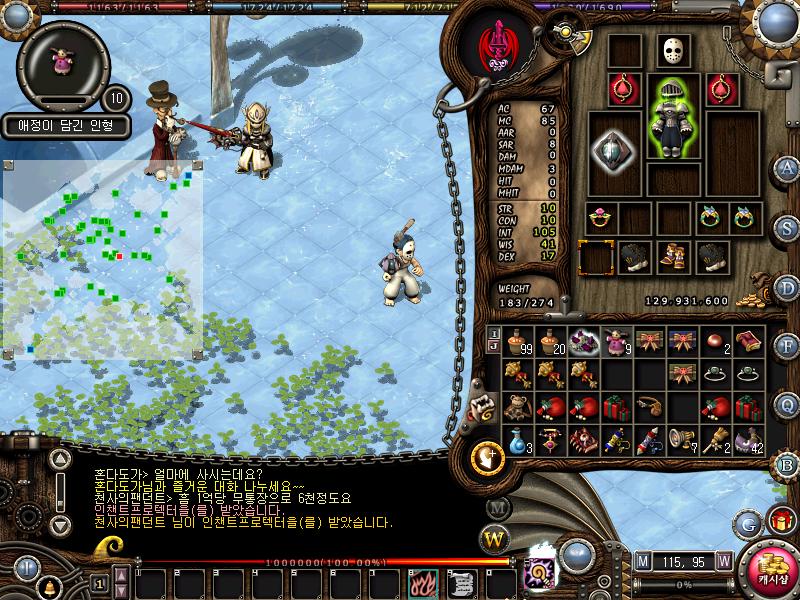The width and height of the screenshot is (800, 600).
Task: Select the megaphone horn inventory item
Action: point(682,440)
